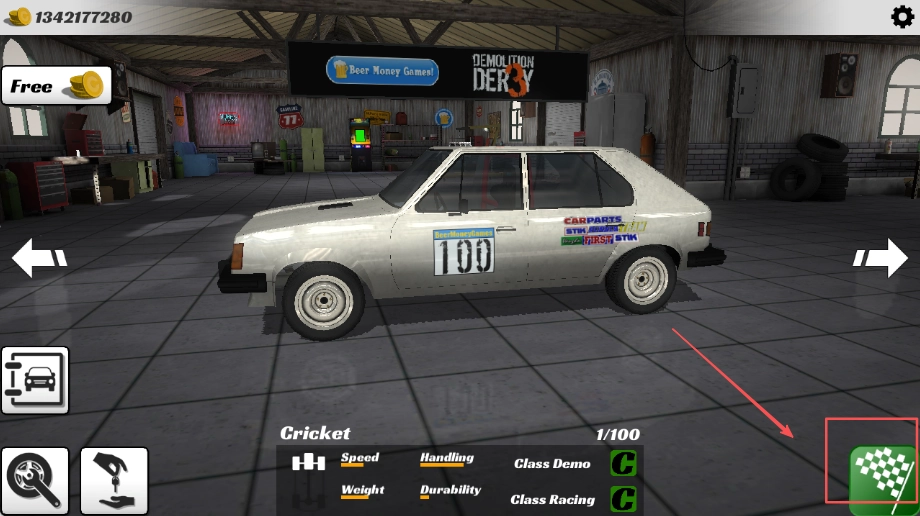Switch to the previous car
The height and width of the screenshot is (516, 920).
point(39,258)
